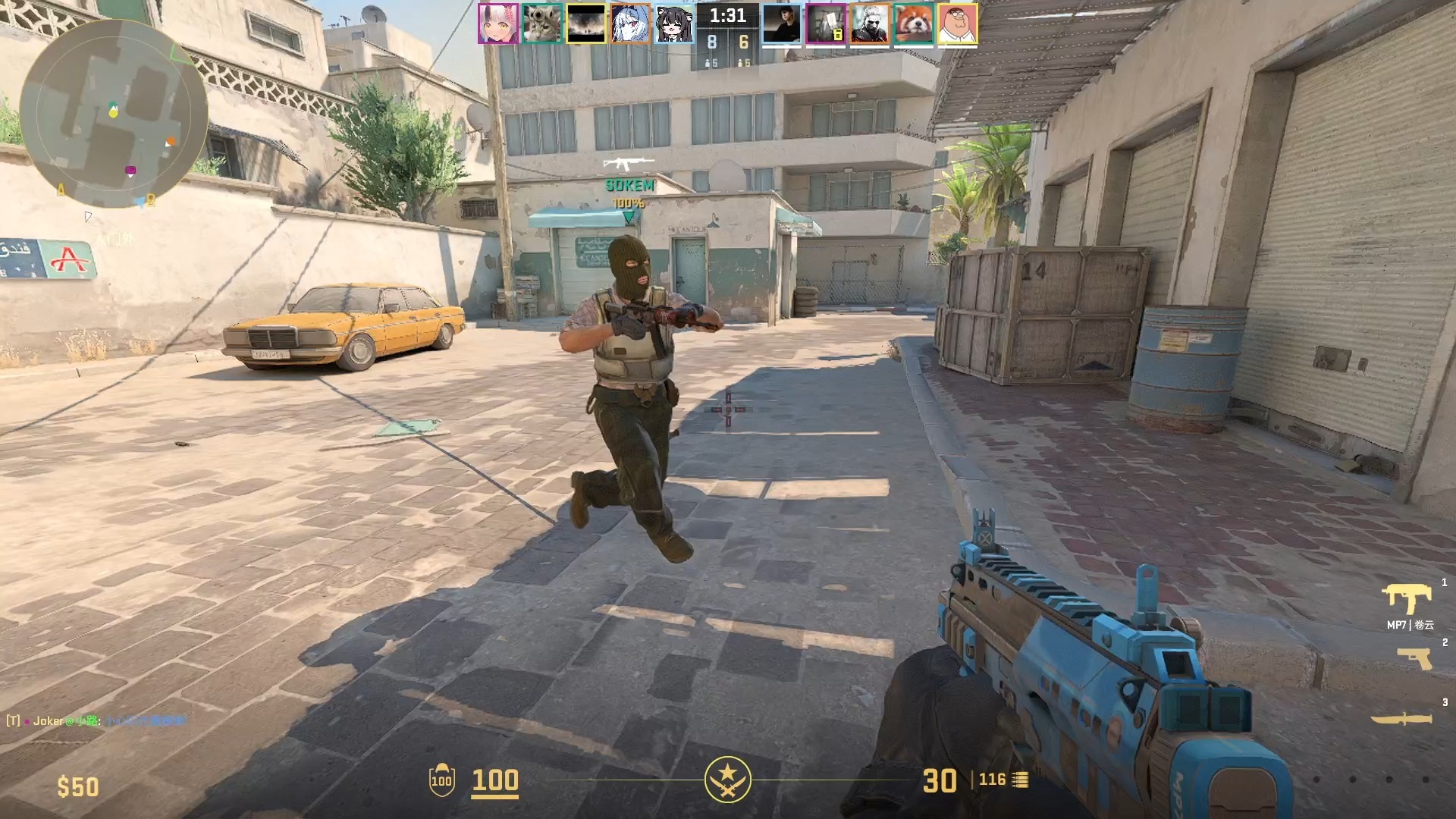Click the terrorist team emblem at bottom center
Screen dimensions: 1456x819
point(728,781)
